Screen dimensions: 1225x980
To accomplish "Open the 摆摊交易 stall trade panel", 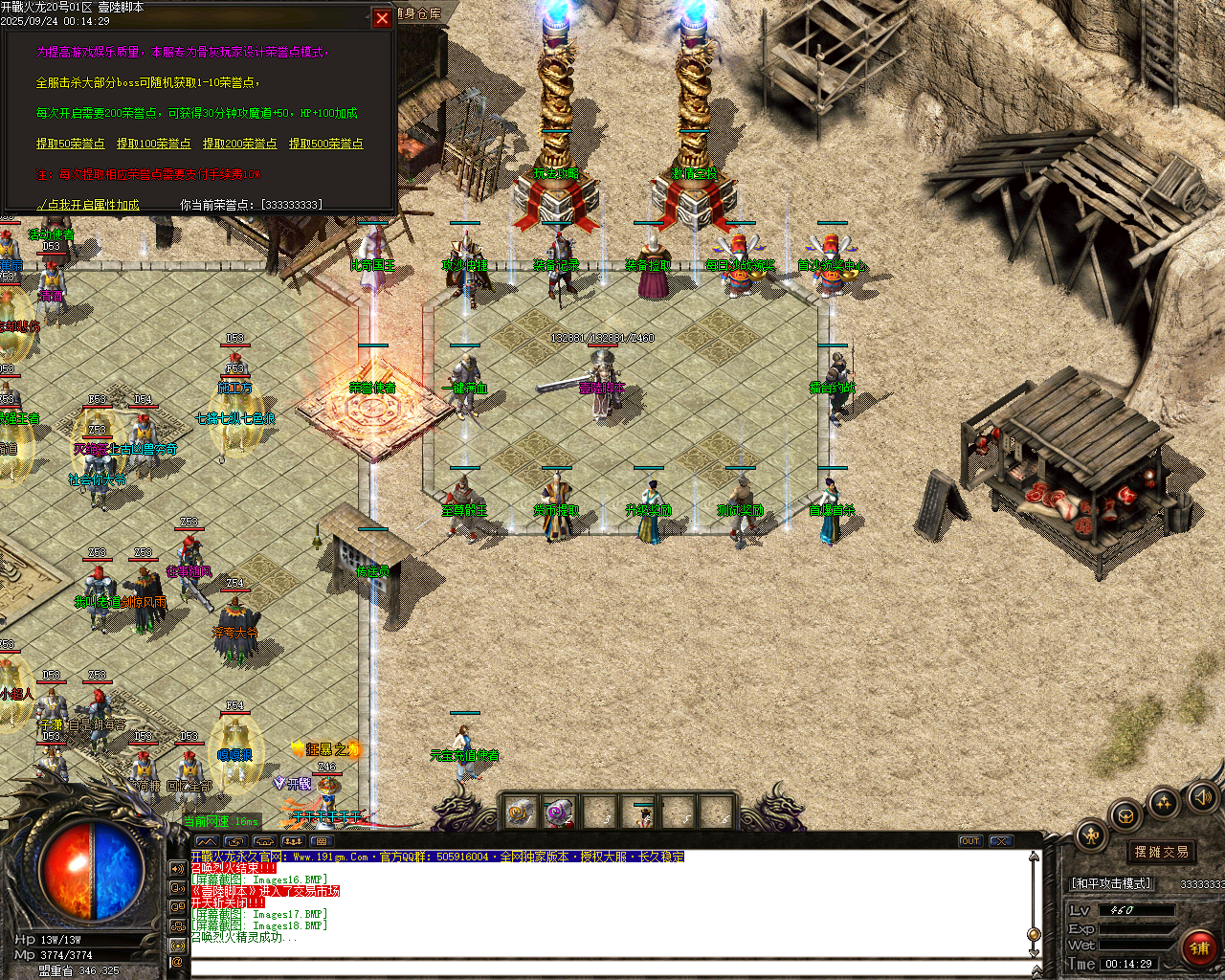I will tap(1161, 852).
